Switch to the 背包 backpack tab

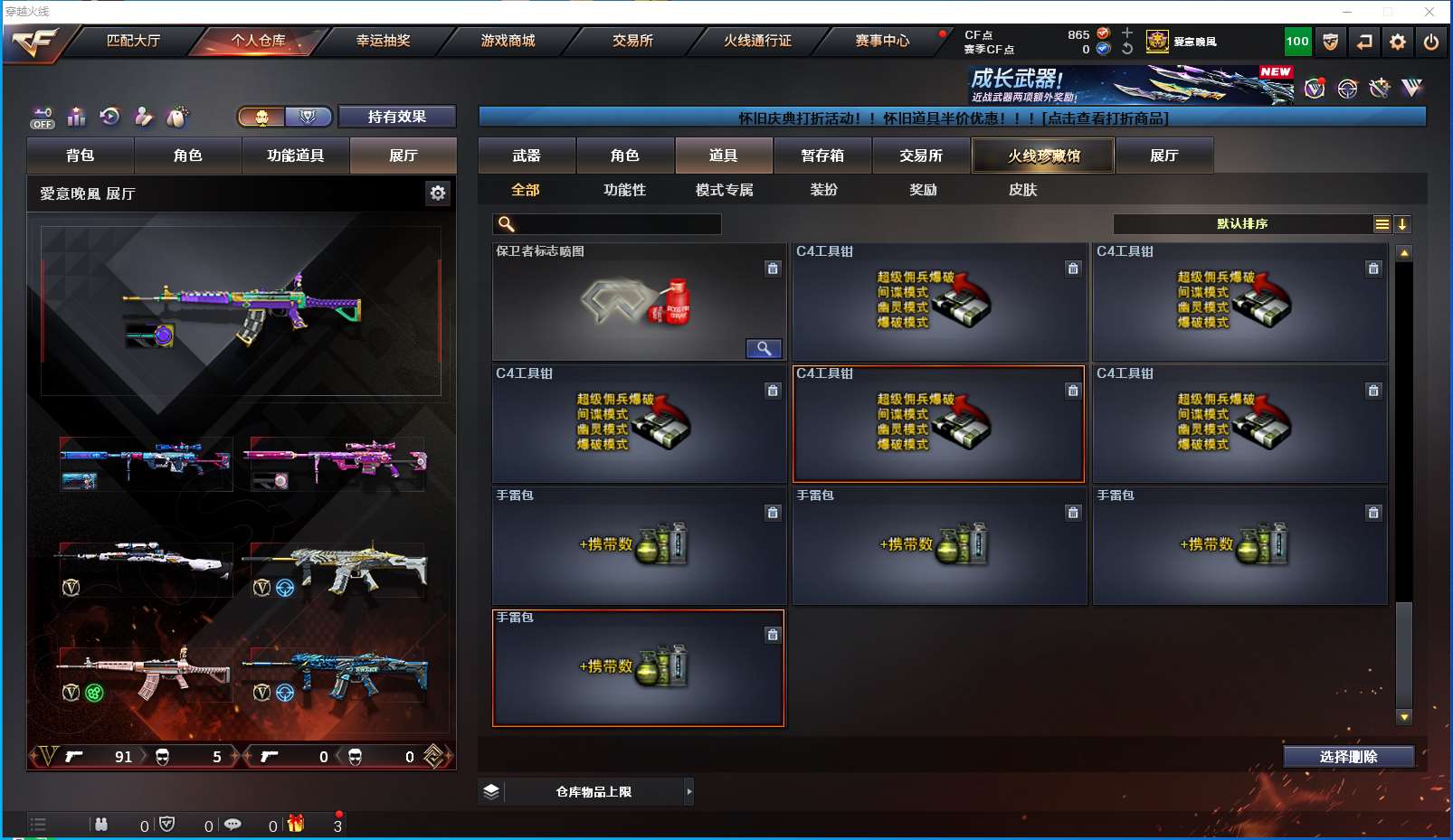pyautogui.click(x=81, y=156)
